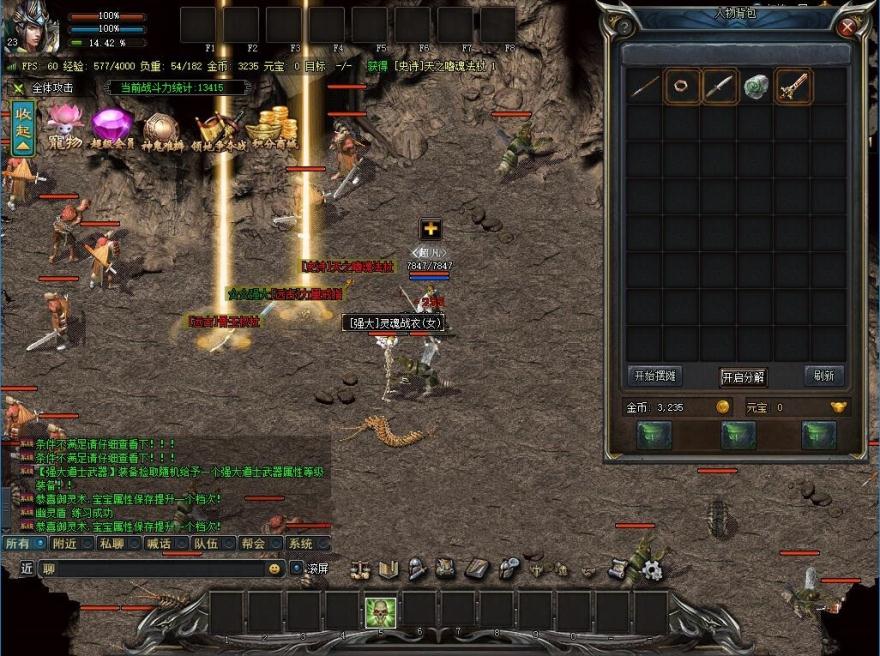
Task: Activate the green skull skill slot
Action: pos(380,612)
